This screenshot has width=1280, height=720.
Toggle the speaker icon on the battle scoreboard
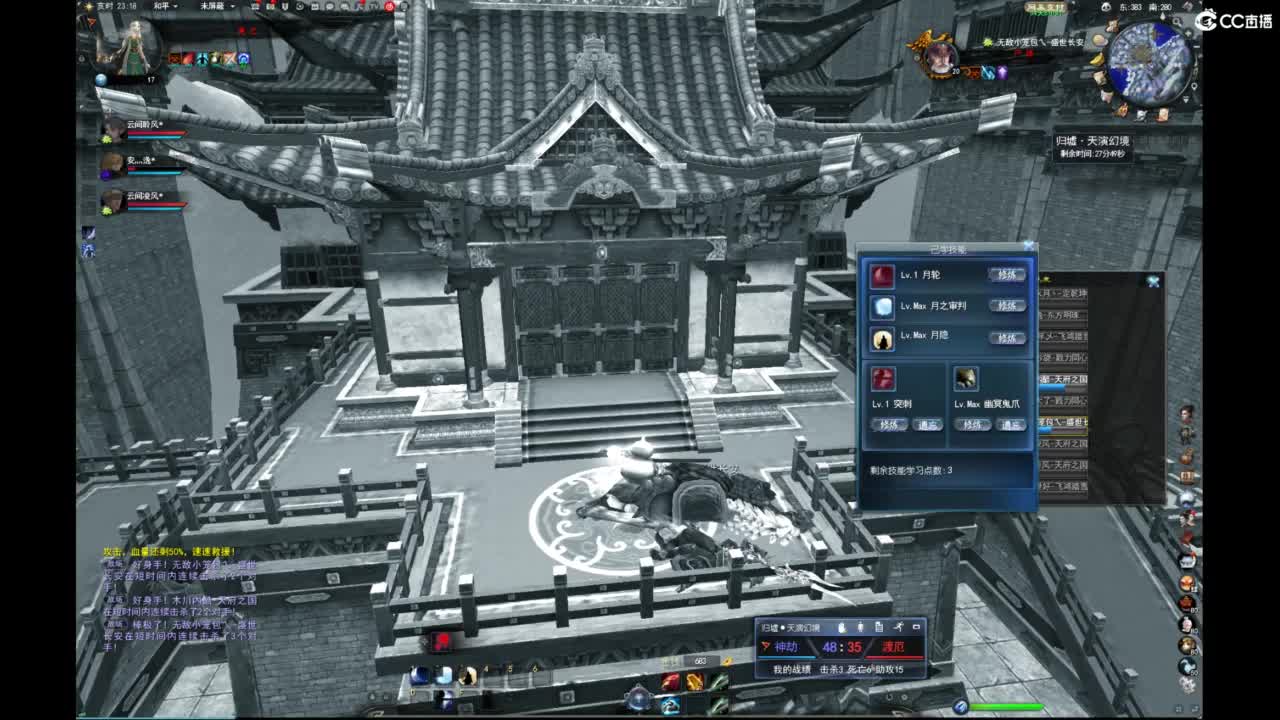click(x=842, y=628)
